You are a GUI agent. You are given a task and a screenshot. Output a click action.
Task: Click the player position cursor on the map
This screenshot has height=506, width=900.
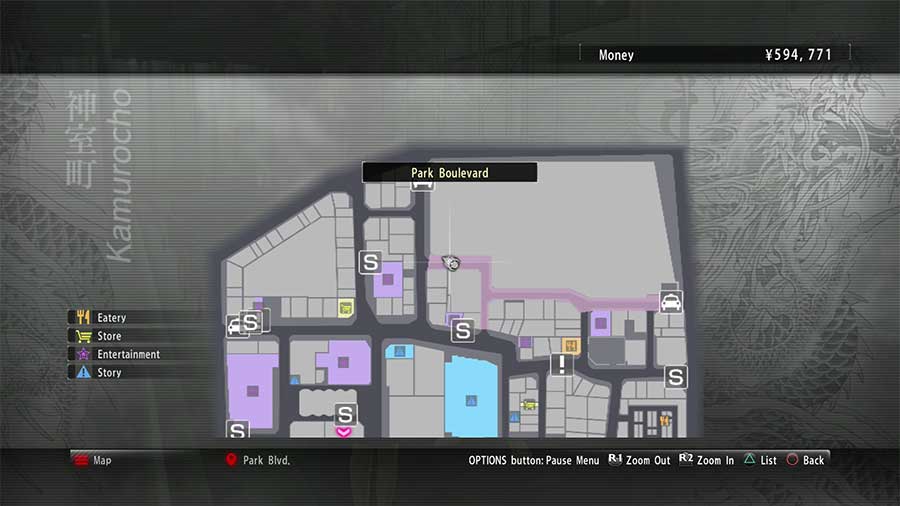452,262
